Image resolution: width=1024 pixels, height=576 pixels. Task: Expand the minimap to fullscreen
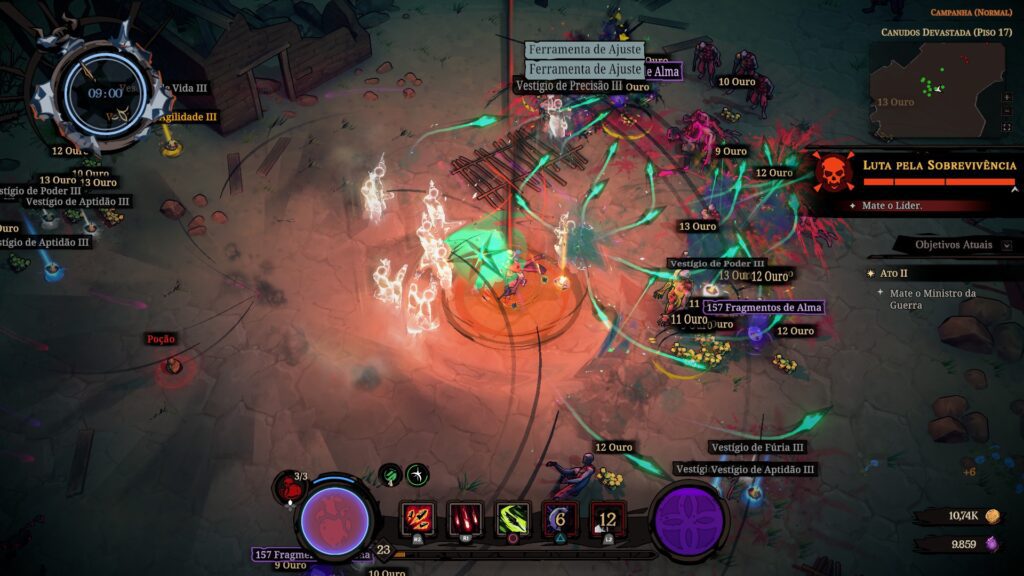point(1005,129)
